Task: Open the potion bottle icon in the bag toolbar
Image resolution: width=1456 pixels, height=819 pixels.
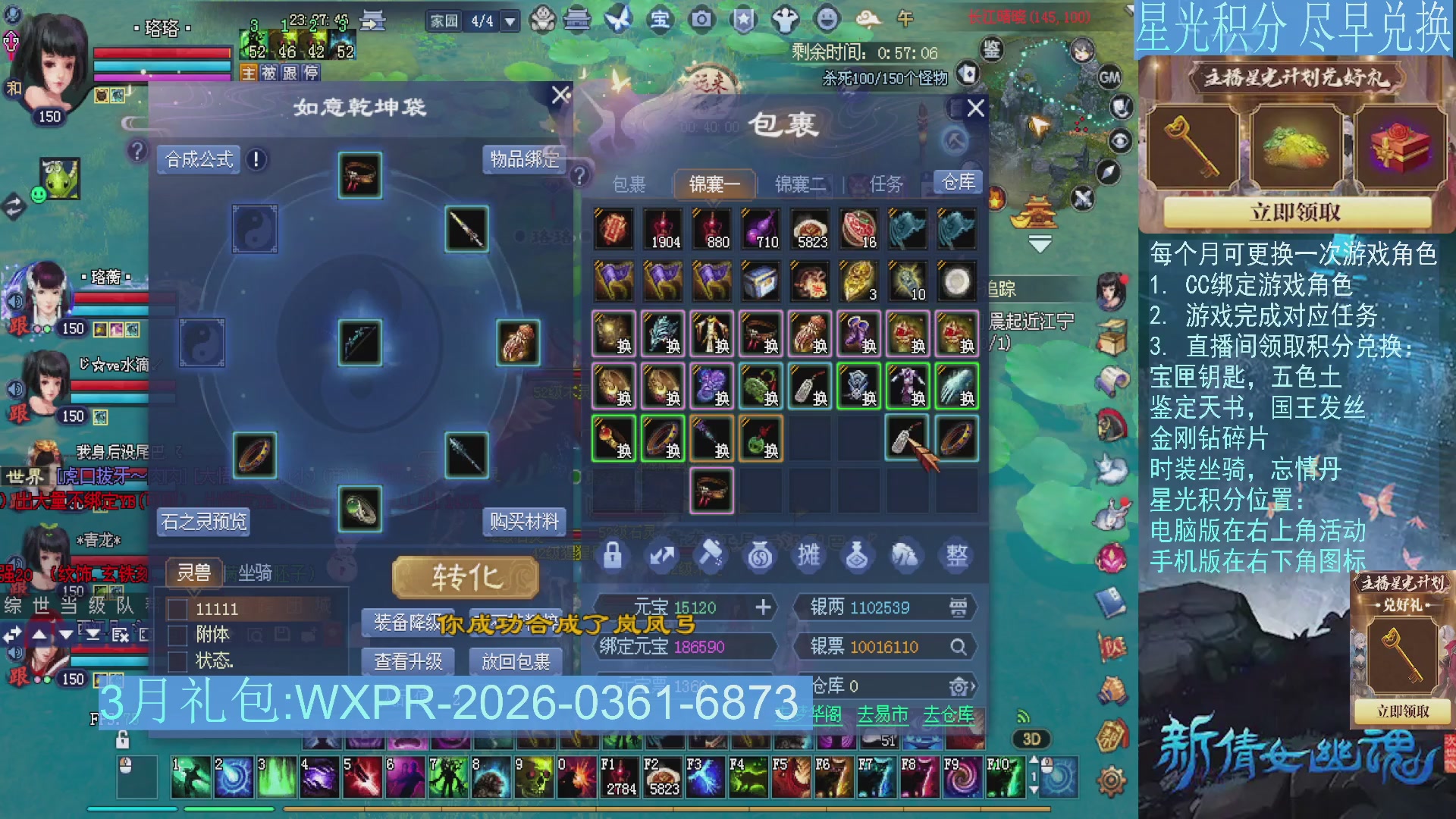Action: [857, 556]
